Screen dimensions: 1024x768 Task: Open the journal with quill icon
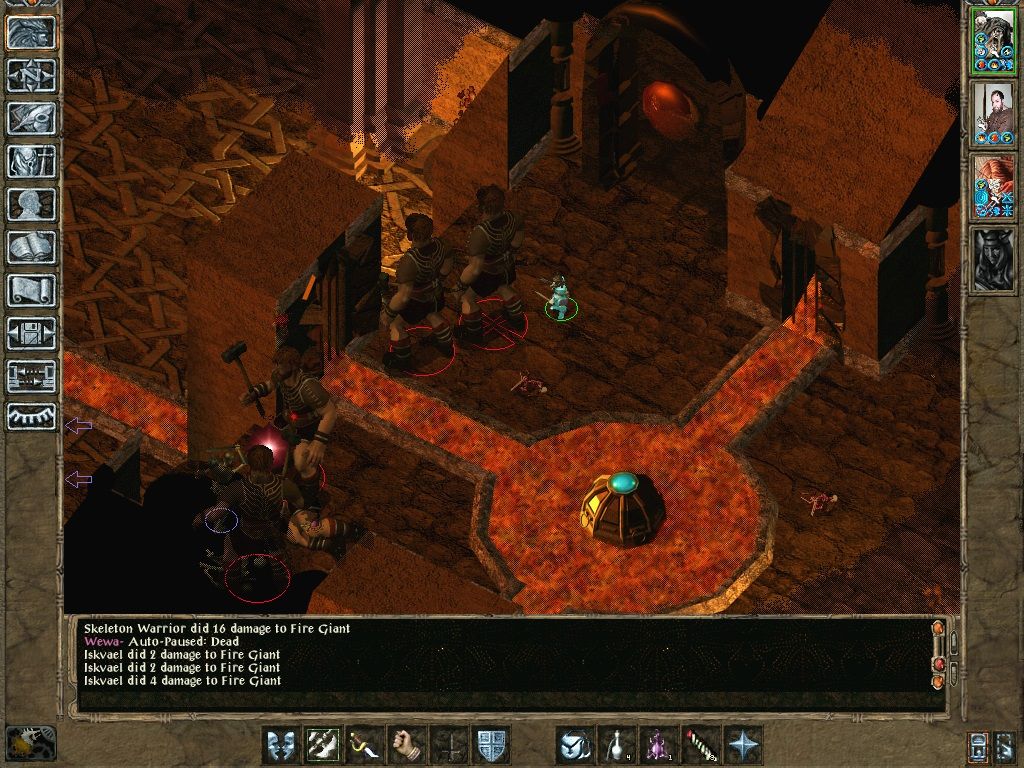coord(31,118)
